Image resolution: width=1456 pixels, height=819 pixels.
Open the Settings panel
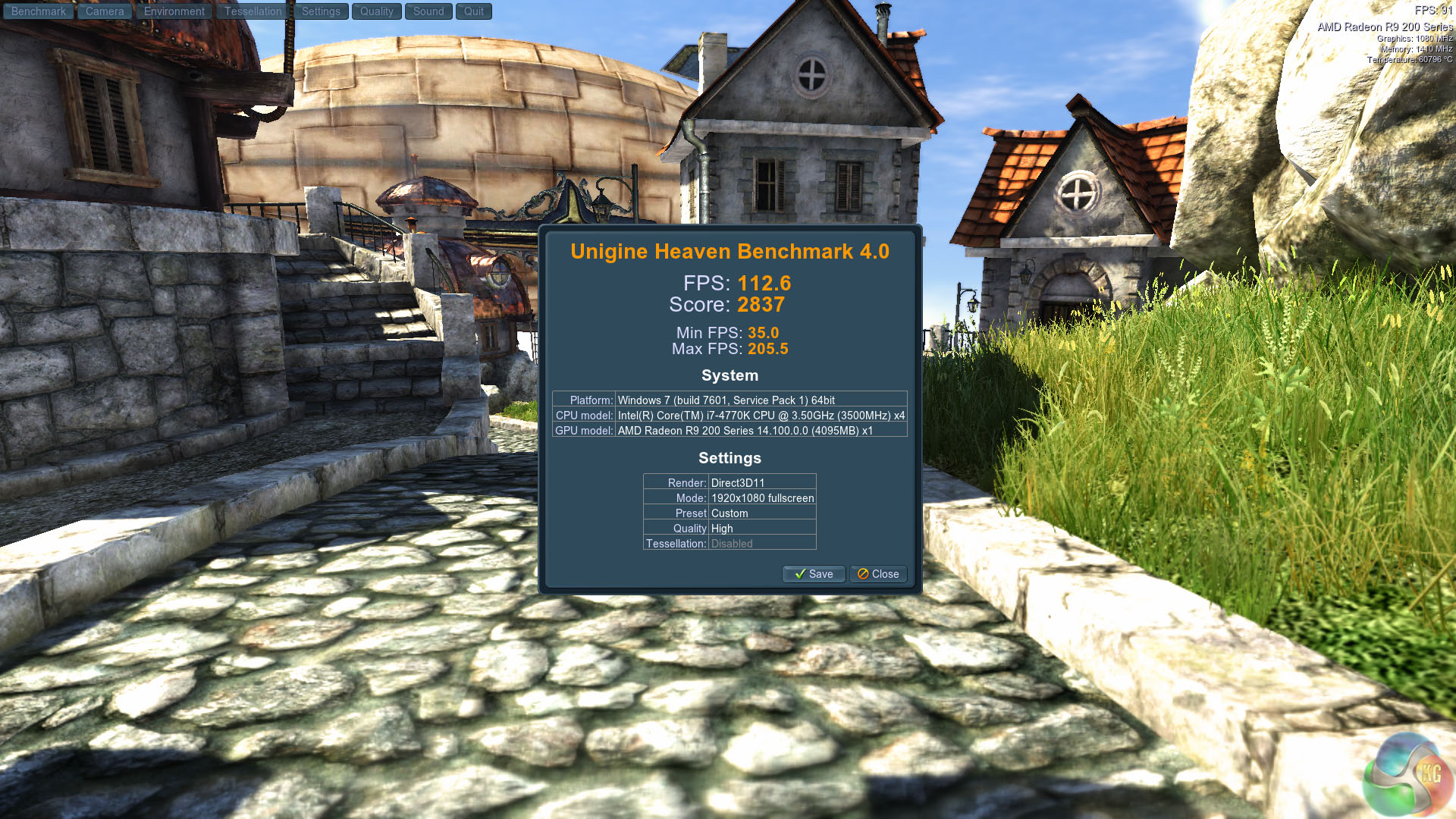[x=321, y=11]
